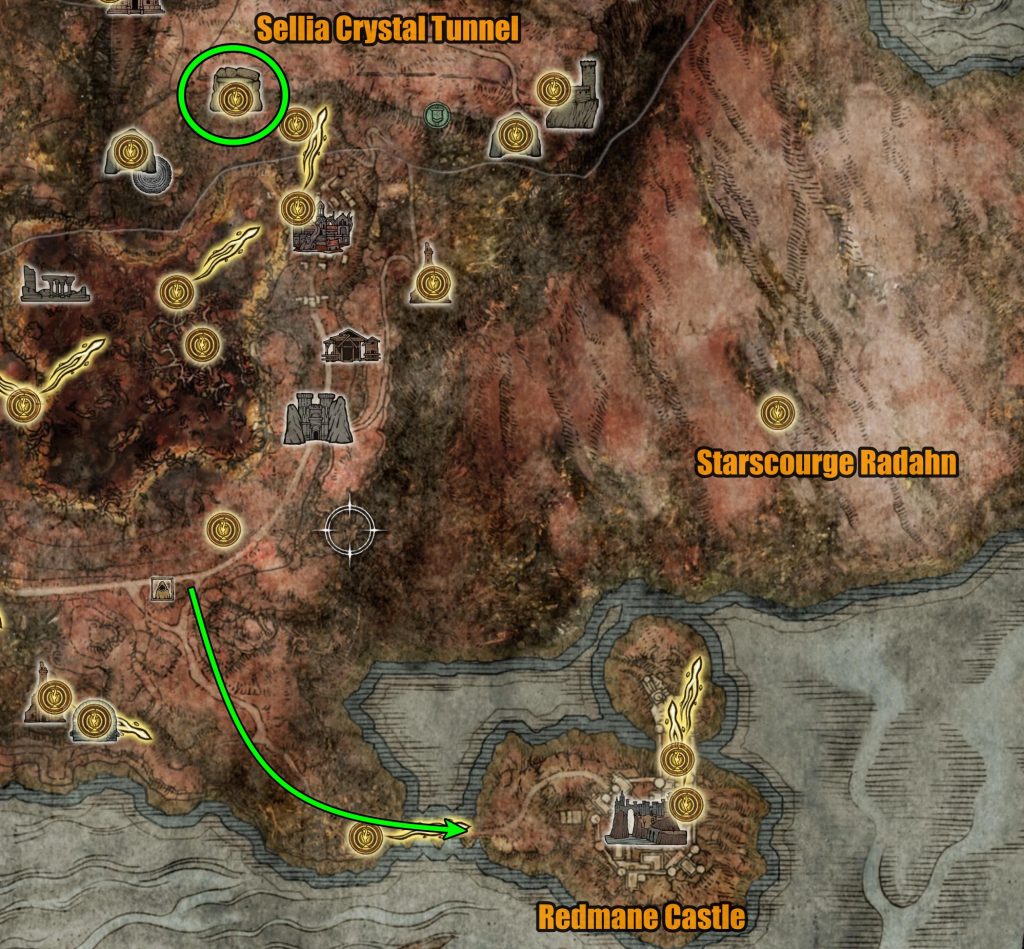Select the grace marker left of the crosshair
Screen dimensions: 1024x949
(221, 529)
